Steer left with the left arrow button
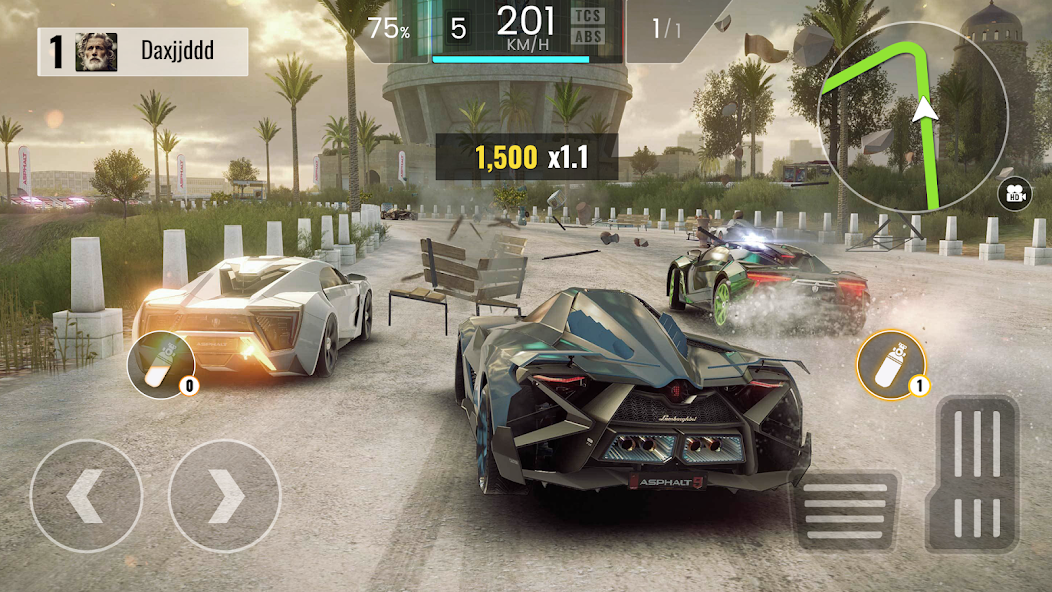The height and width of the screenshot is (592, 1052). (x=86, y=495)
